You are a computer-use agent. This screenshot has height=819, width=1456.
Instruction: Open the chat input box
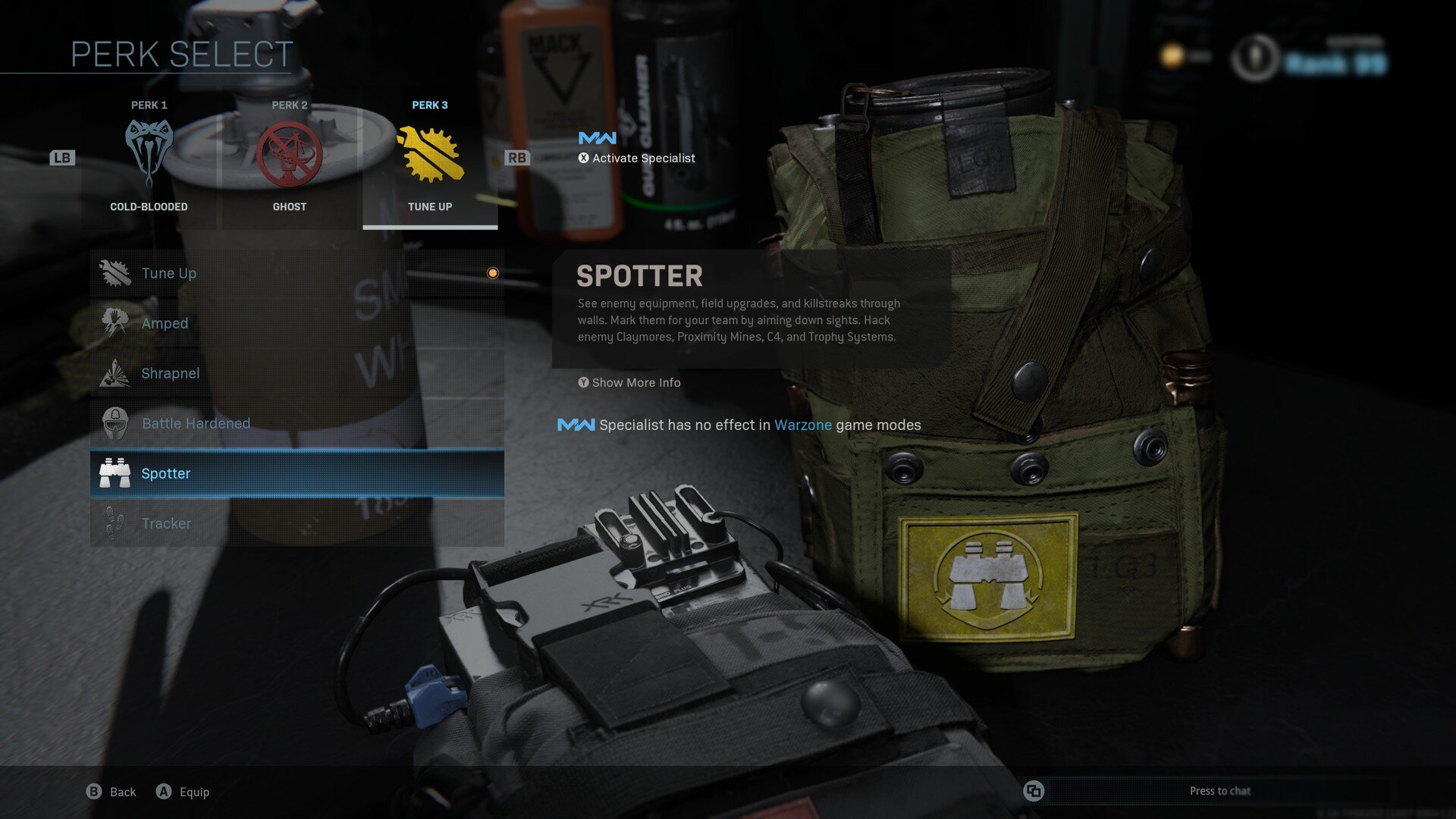1219,791
